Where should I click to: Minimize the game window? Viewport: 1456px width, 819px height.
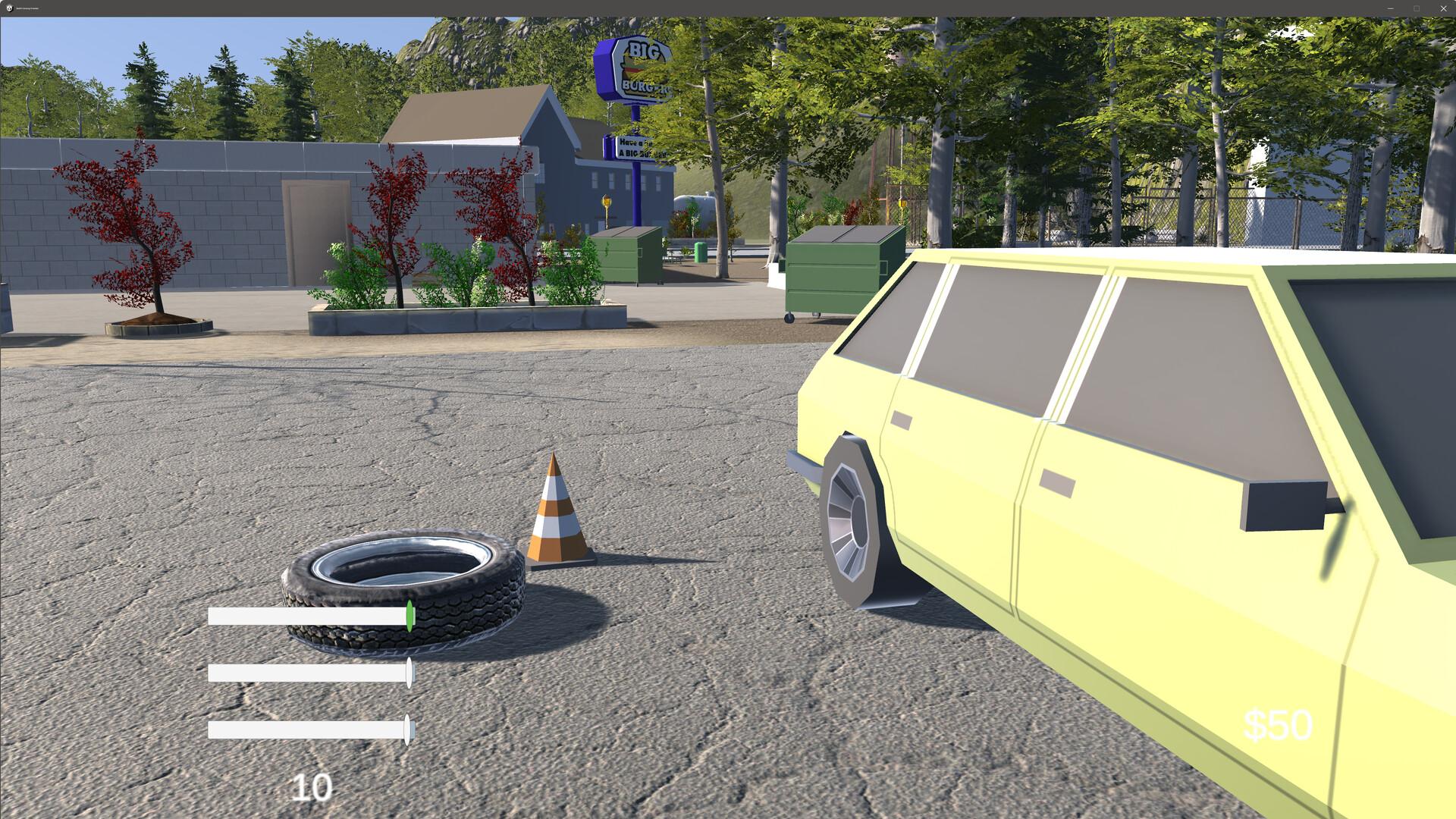tap(1390, 8)
